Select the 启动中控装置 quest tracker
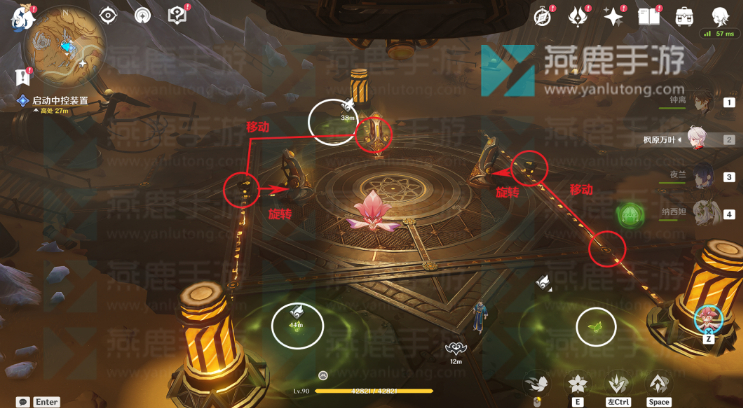Viewport: 743px width, 408px height. 60,101
